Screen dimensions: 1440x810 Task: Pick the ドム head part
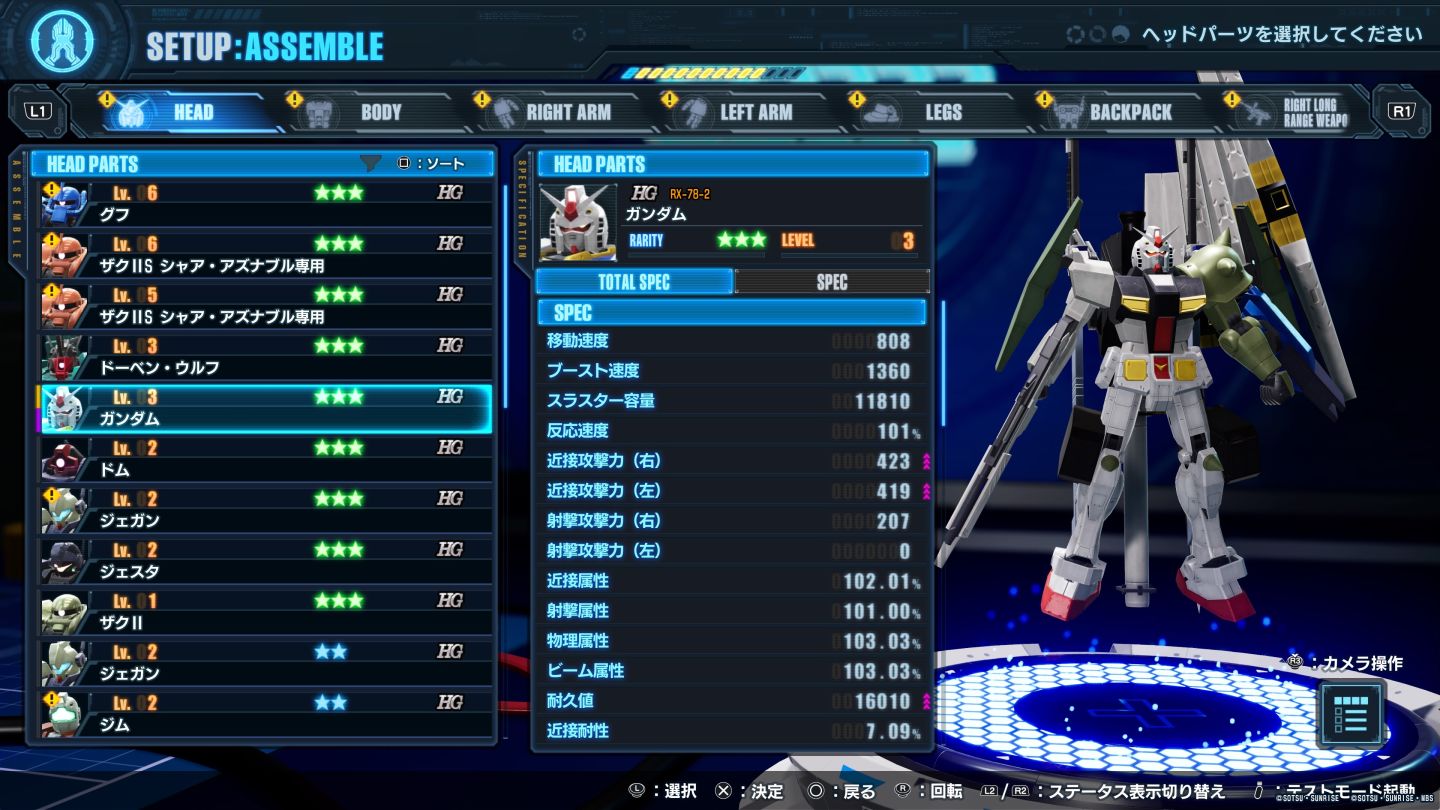pos(265,459)
